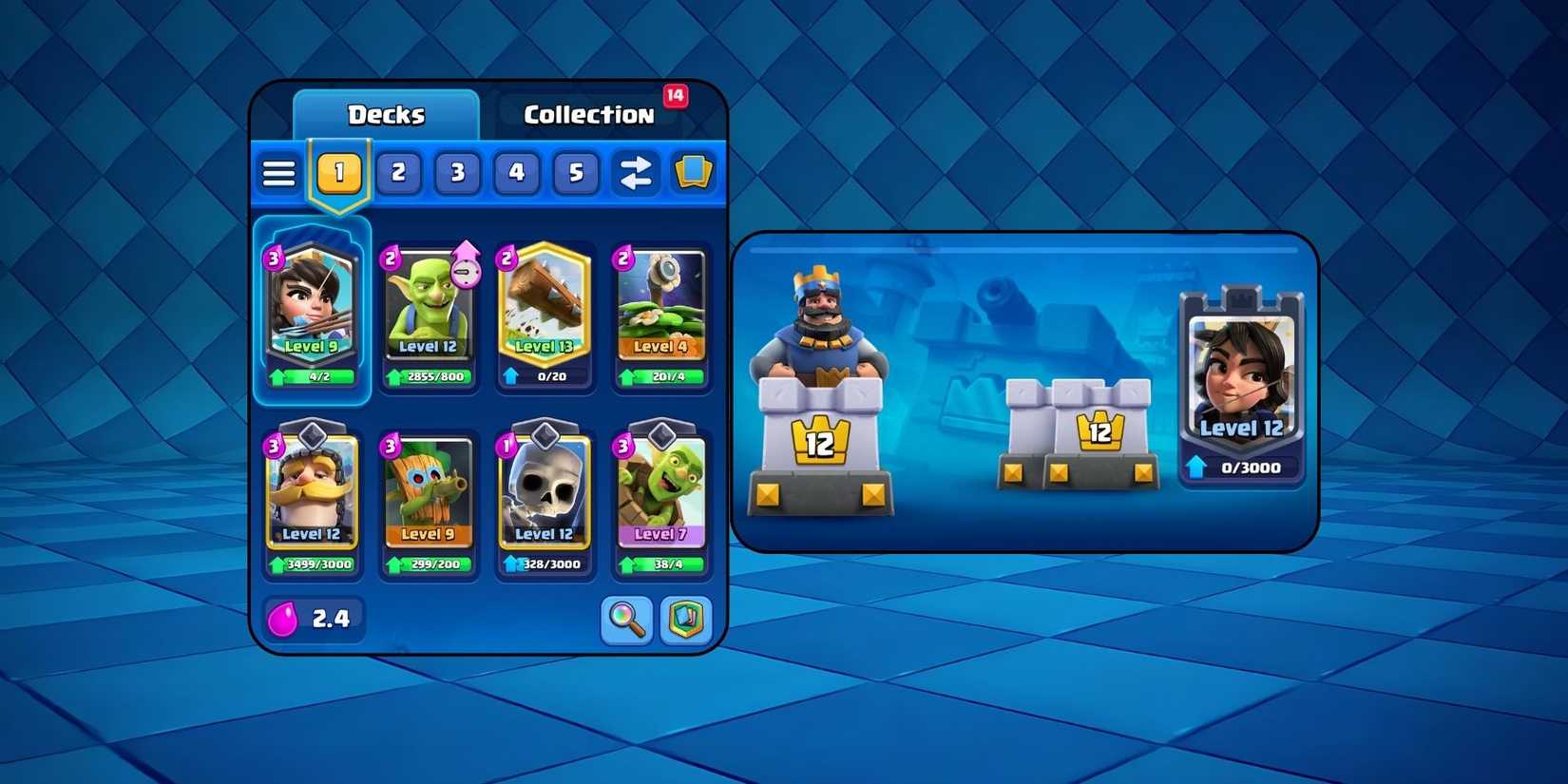Select the Decks tab
The width and height of the screenshot is (1568, 784).
(x=385, y=114)
